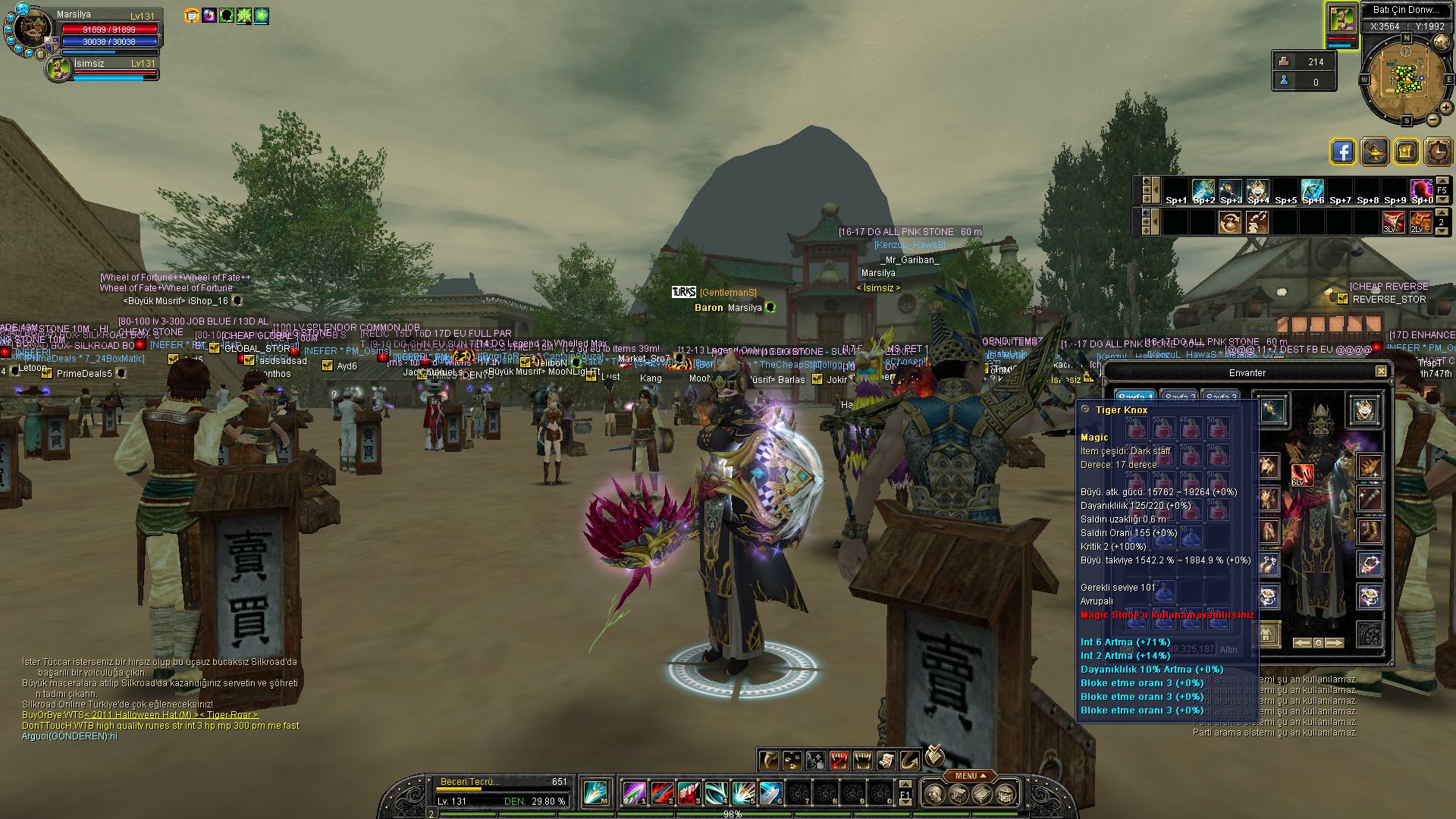Use the Sp+2 sword skill slot
1456x819 pixels.
tap(1203, 191)
